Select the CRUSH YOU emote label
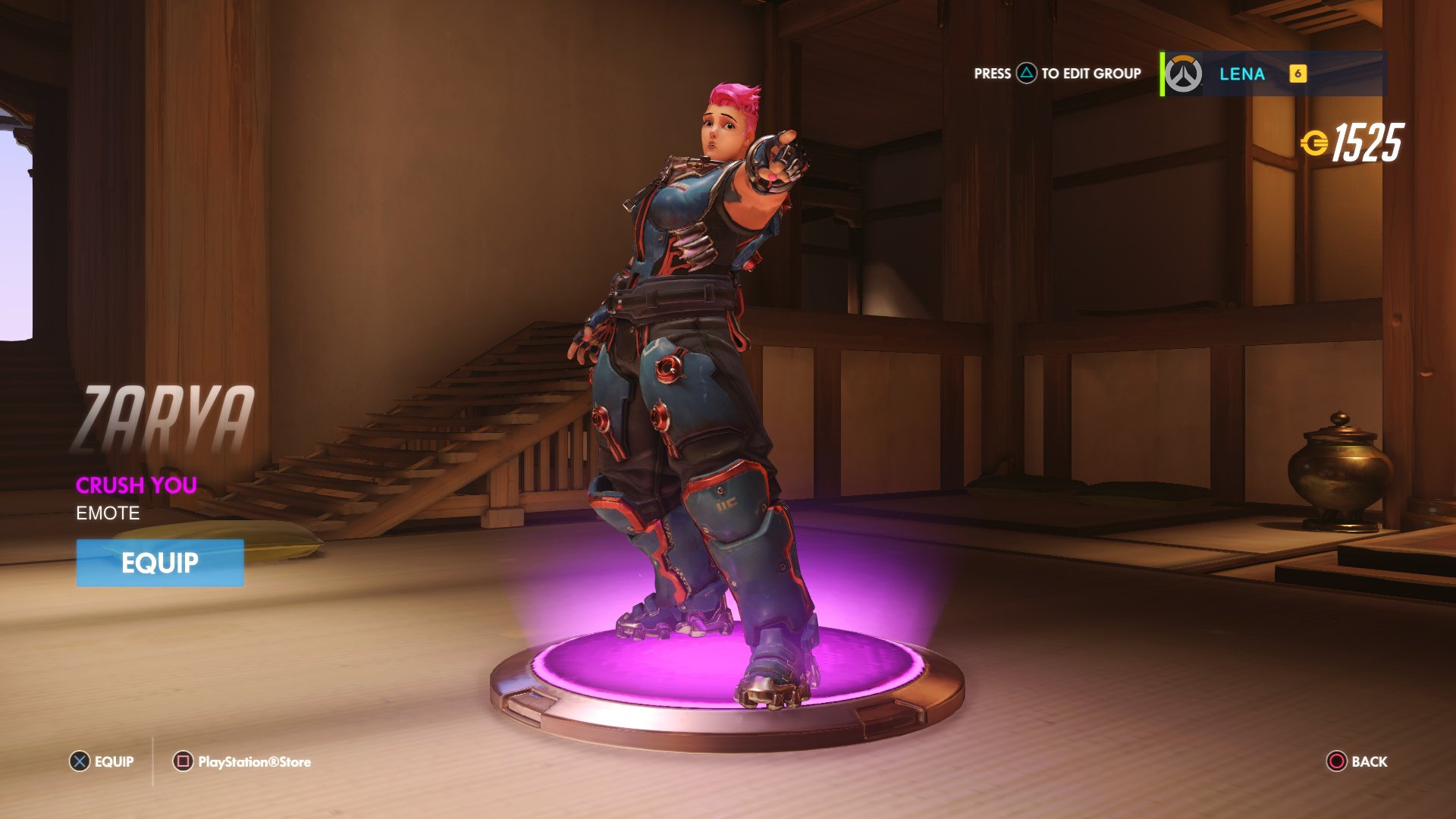The height and width of the screenshot is (819, 1456). tap(135, 486)
